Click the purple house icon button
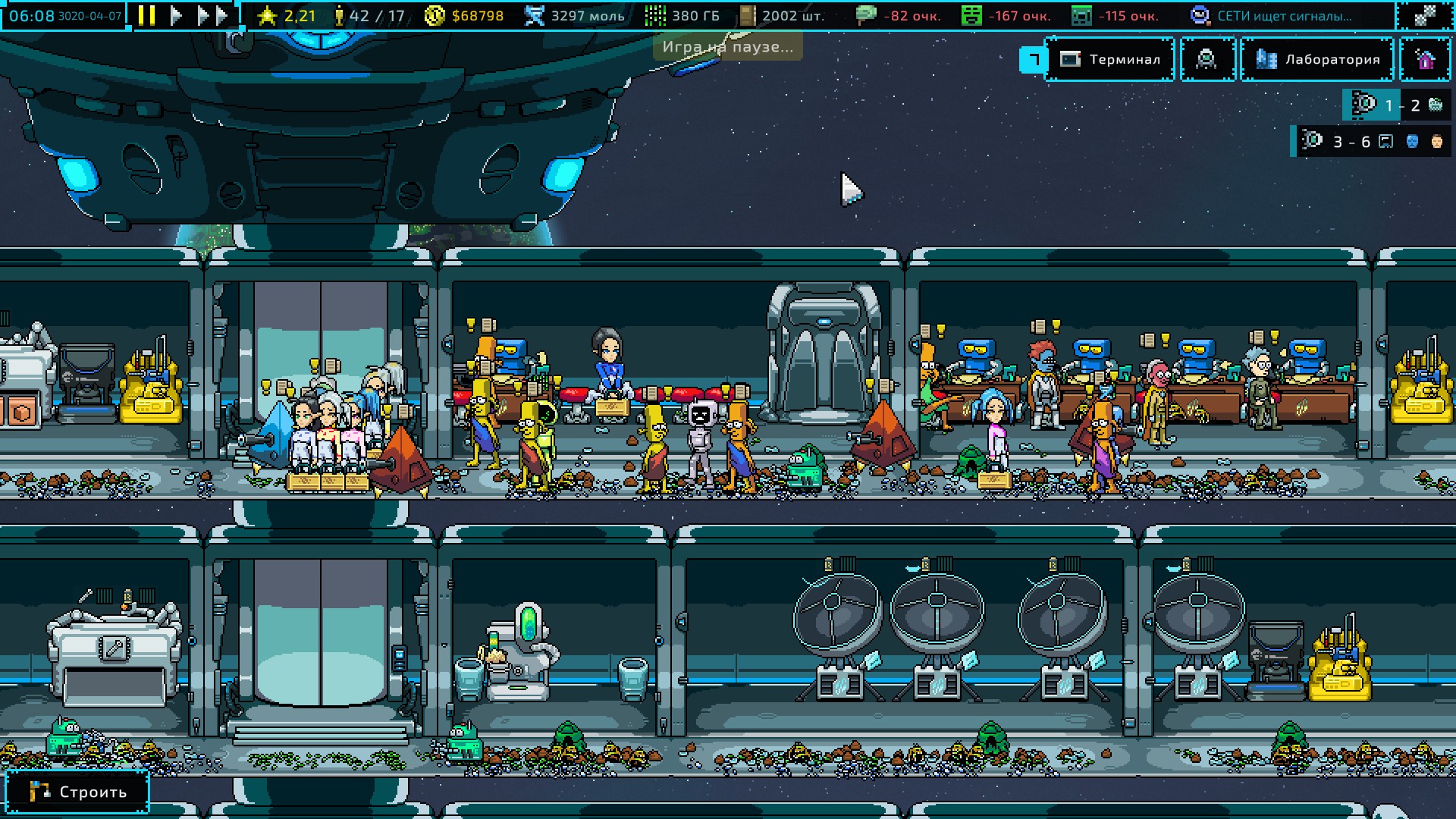The image size is (1456, 819). coord(1425,59)
